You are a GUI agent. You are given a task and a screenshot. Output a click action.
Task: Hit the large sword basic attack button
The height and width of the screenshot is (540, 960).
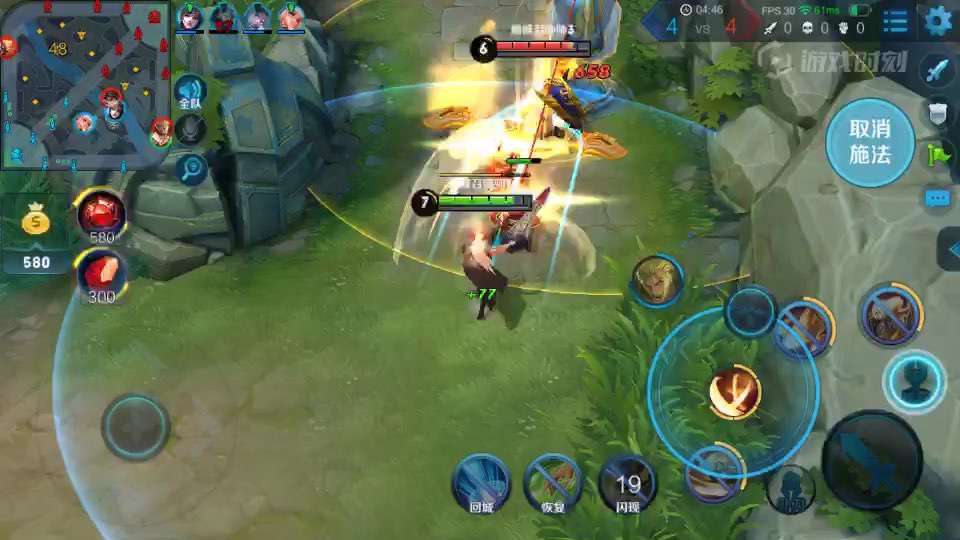tap(871, 459)
